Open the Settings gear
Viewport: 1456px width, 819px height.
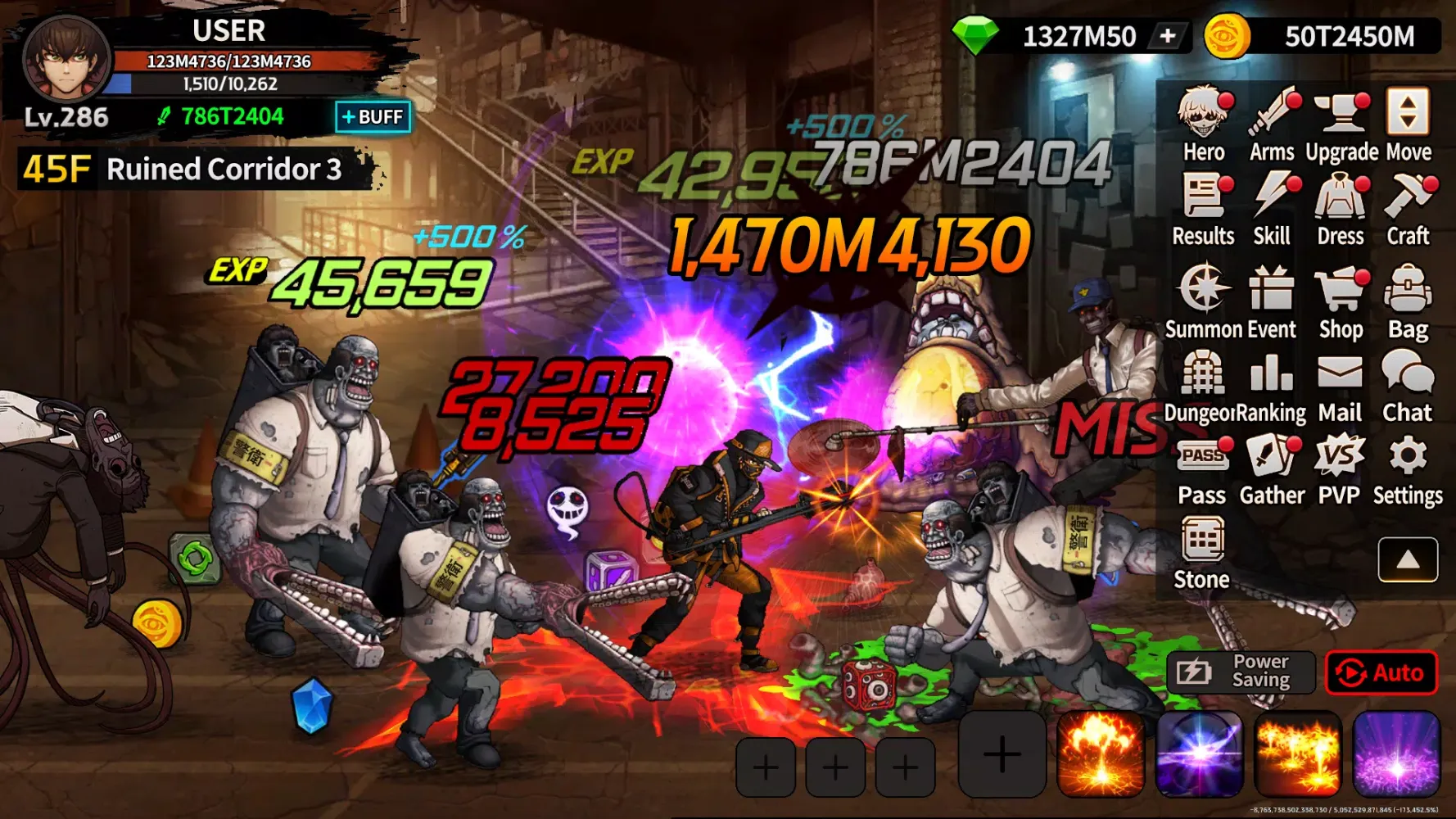click(x=1408, y=470)
